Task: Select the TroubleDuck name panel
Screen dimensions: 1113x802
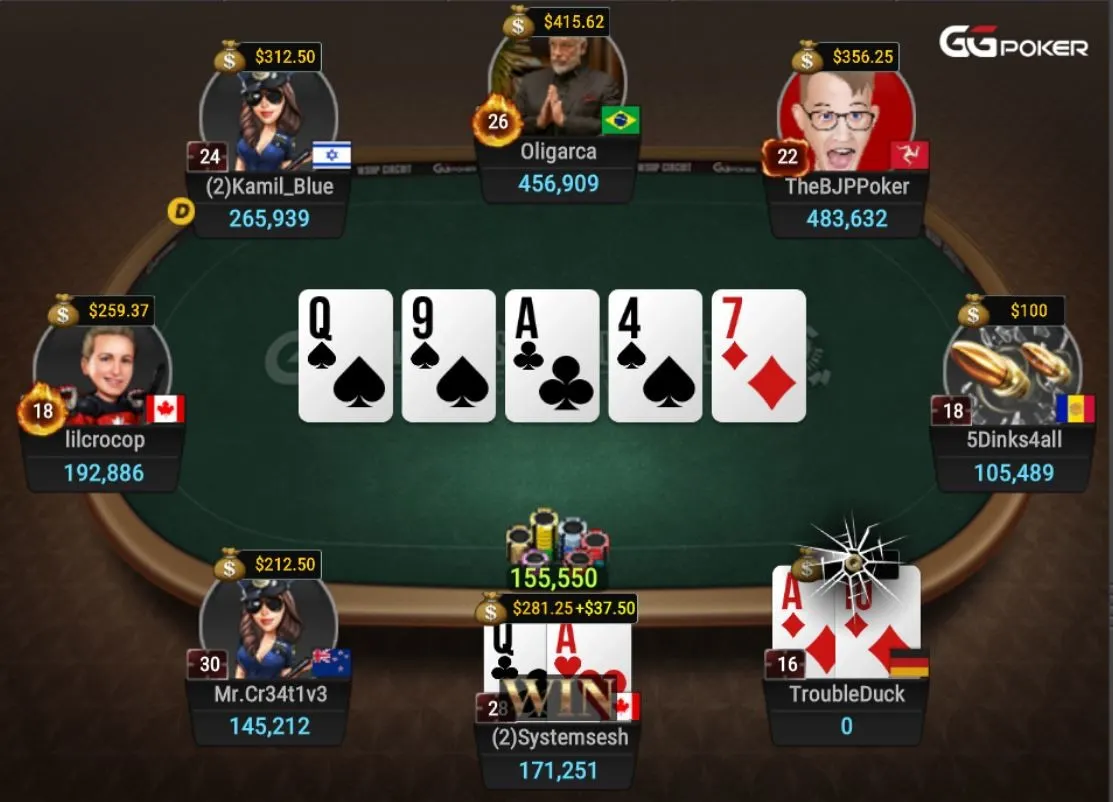Action: tap(846, 694)
